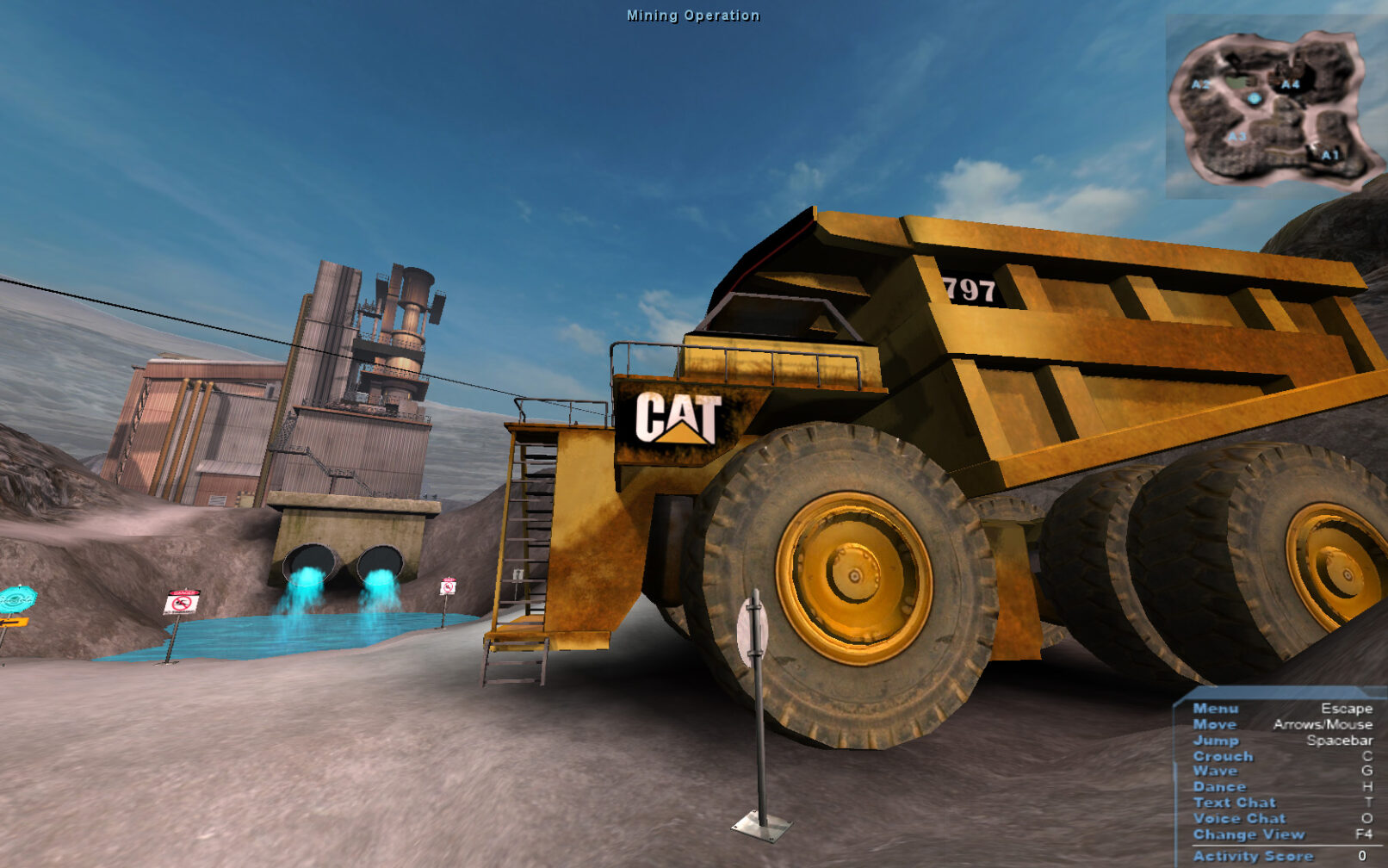Click the glowing blue player marker on minimap
The image size is (1388, 868).
coord(1255,99)
